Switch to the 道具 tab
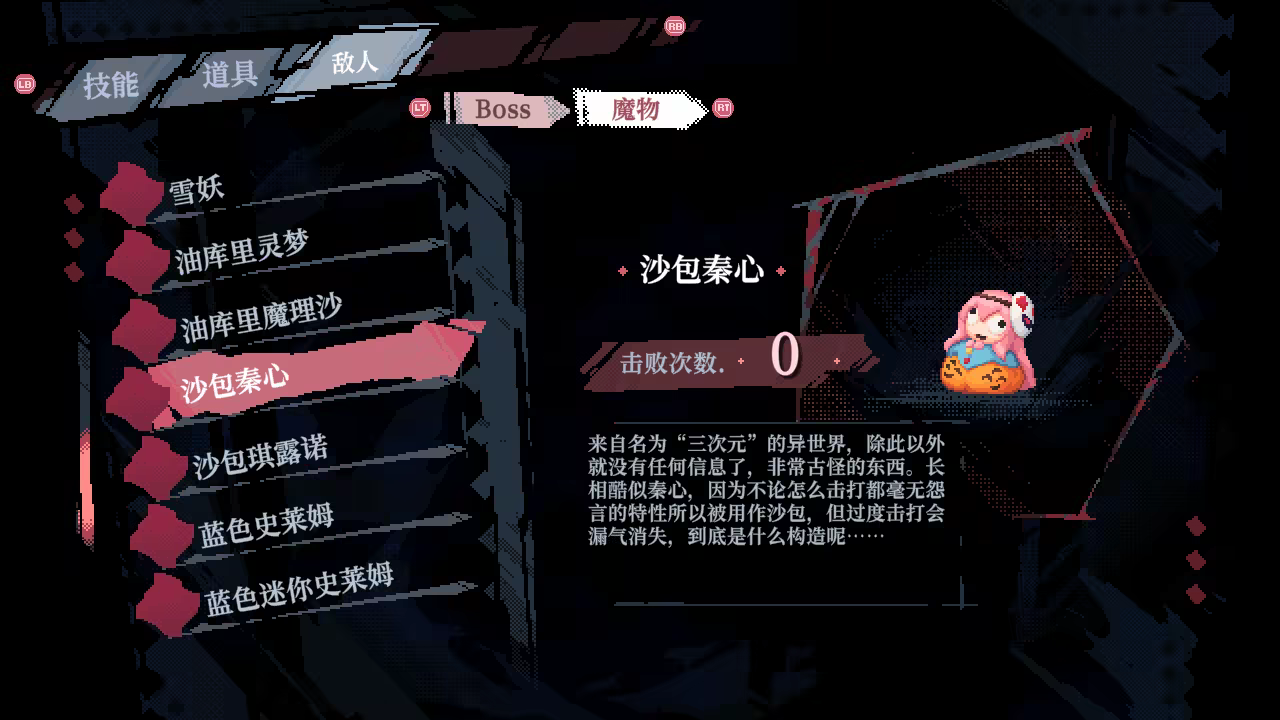 (230, 70)
